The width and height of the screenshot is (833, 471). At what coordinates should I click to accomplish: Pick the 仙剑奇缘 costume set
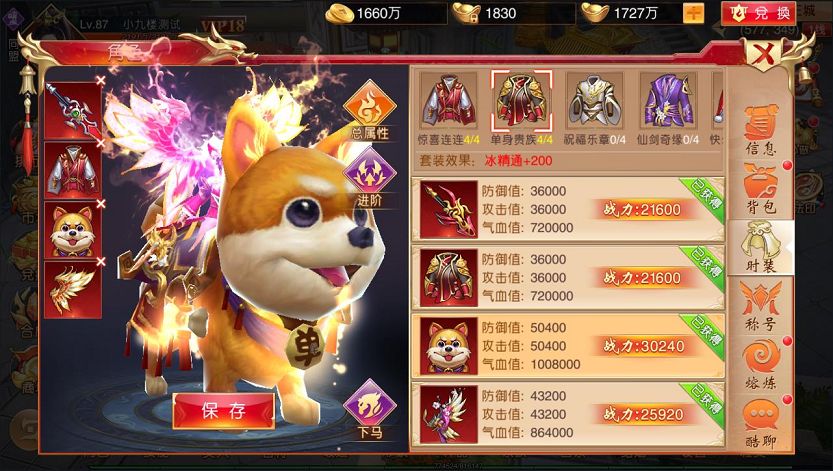tap(666, 108)
